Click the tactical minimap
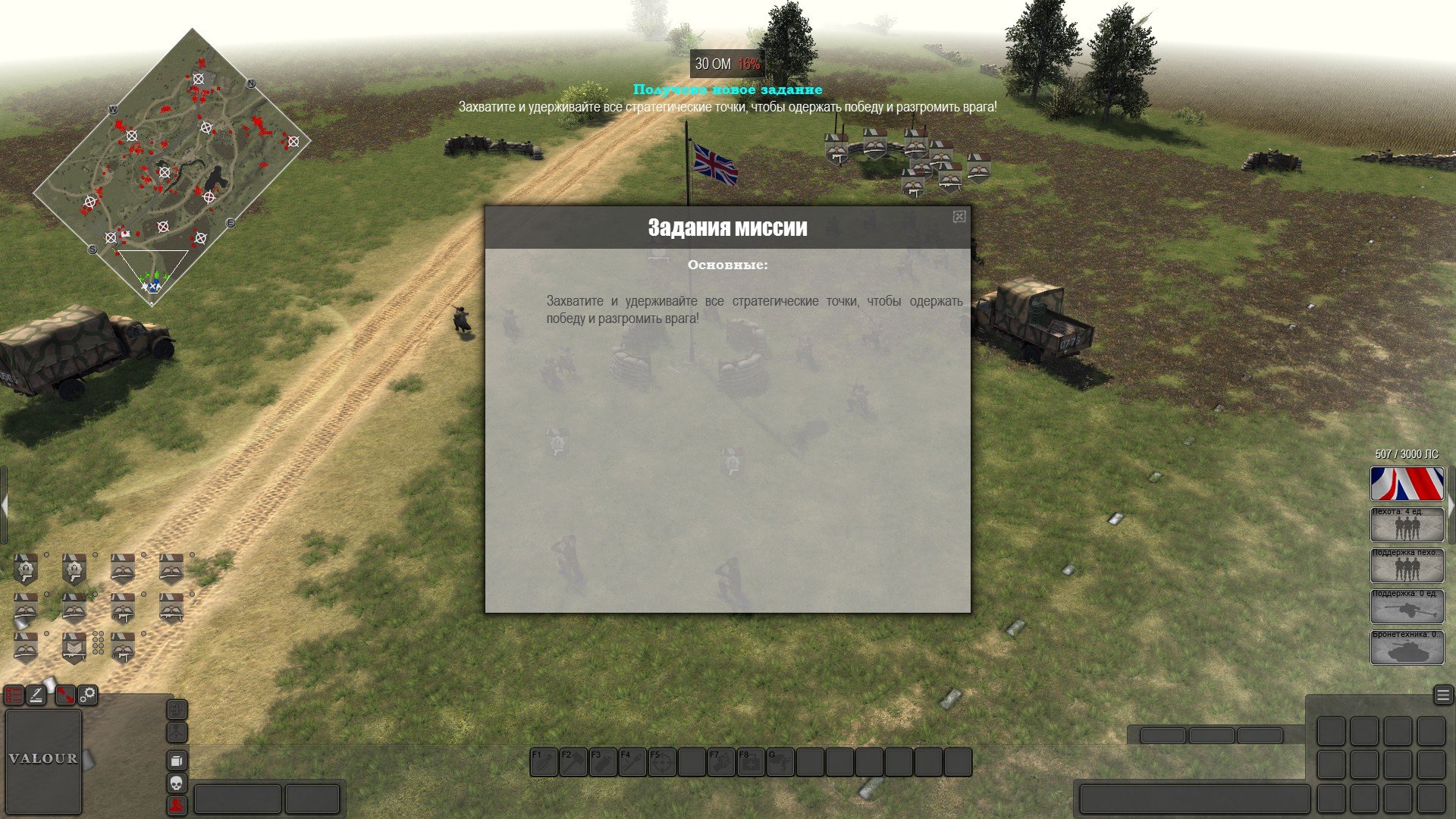 (x=171, y=167)
